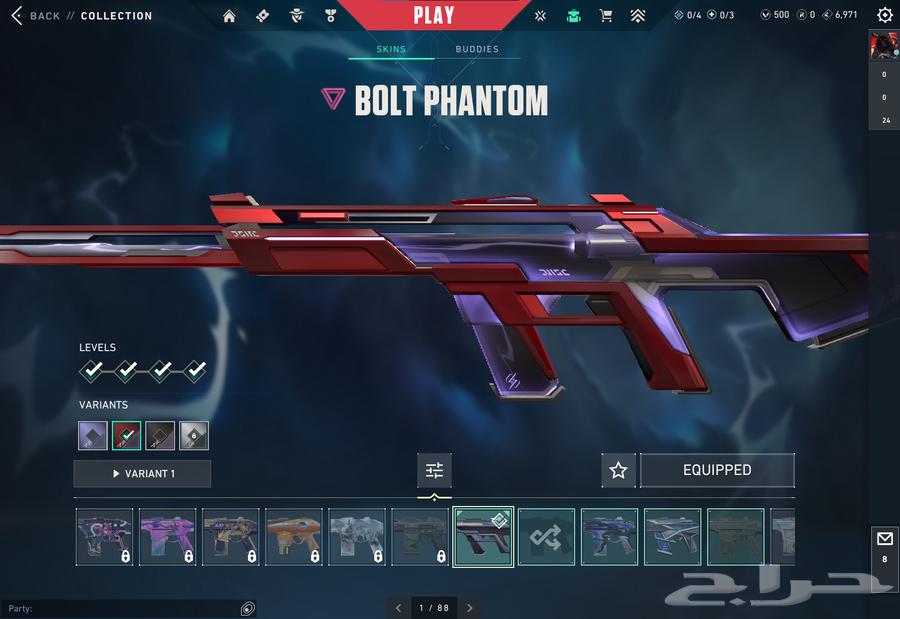Go back to the Collection screen

pyautogui.click(x=38, y=16)
